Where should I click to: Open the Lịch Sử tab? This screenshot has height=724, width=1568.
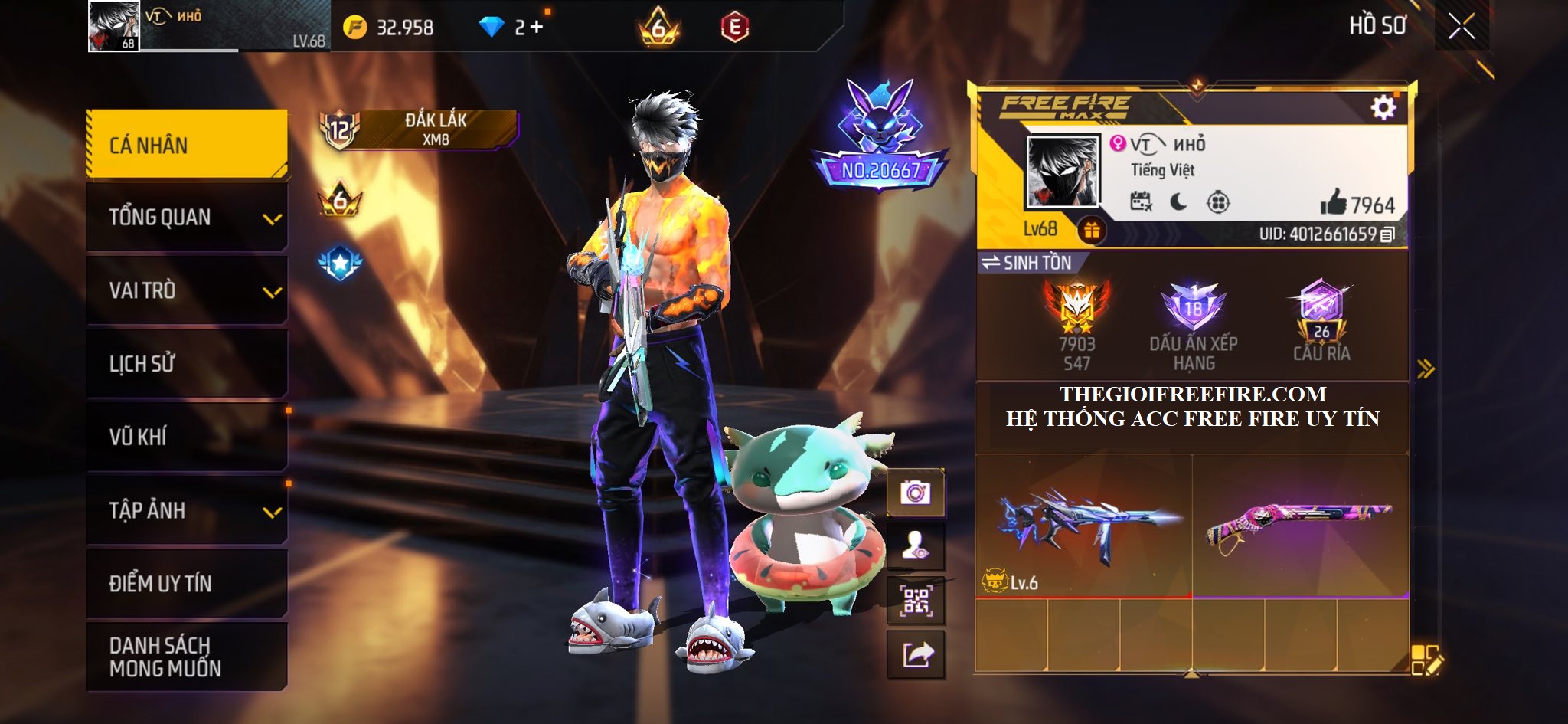click(187, 363)
